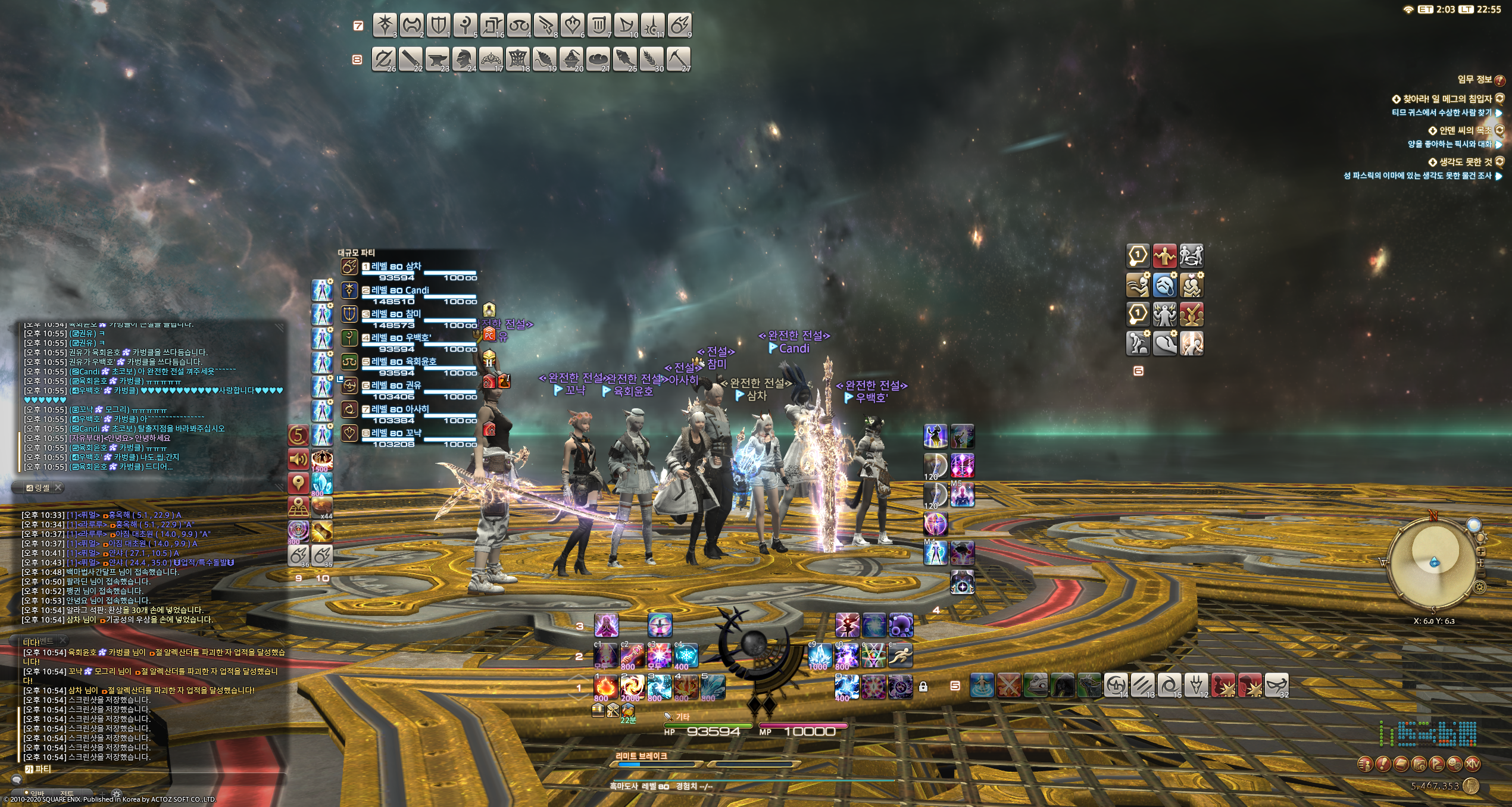Close the 링셸 chat tab

58,487
